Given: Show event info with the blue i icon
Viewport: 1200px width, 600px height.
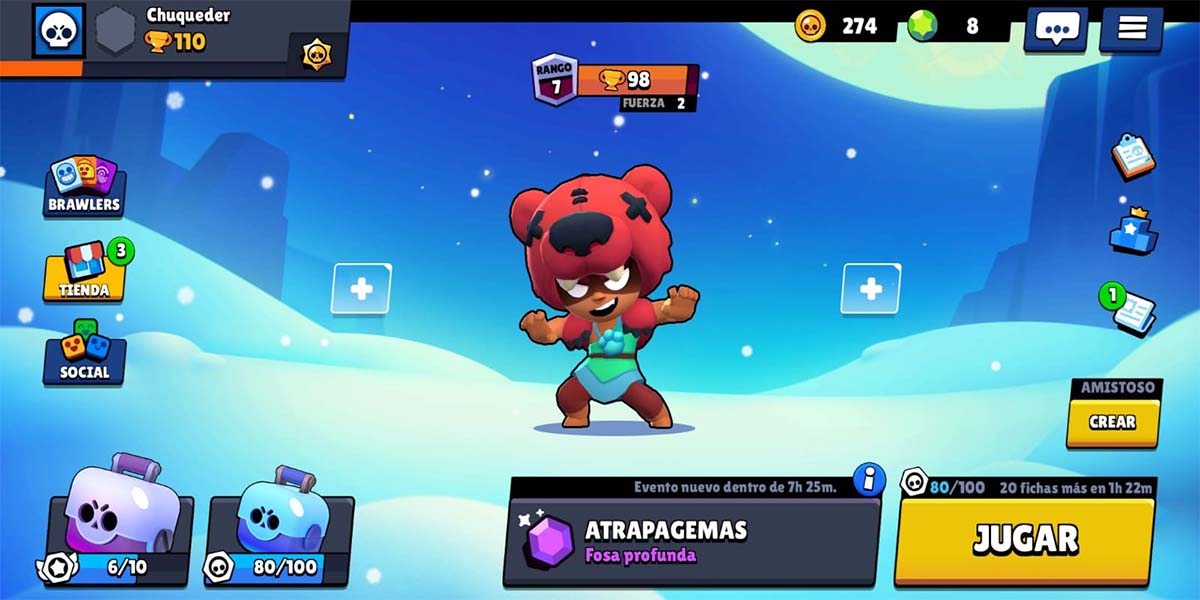Looking at the screenshot, I should pos(869,479).
